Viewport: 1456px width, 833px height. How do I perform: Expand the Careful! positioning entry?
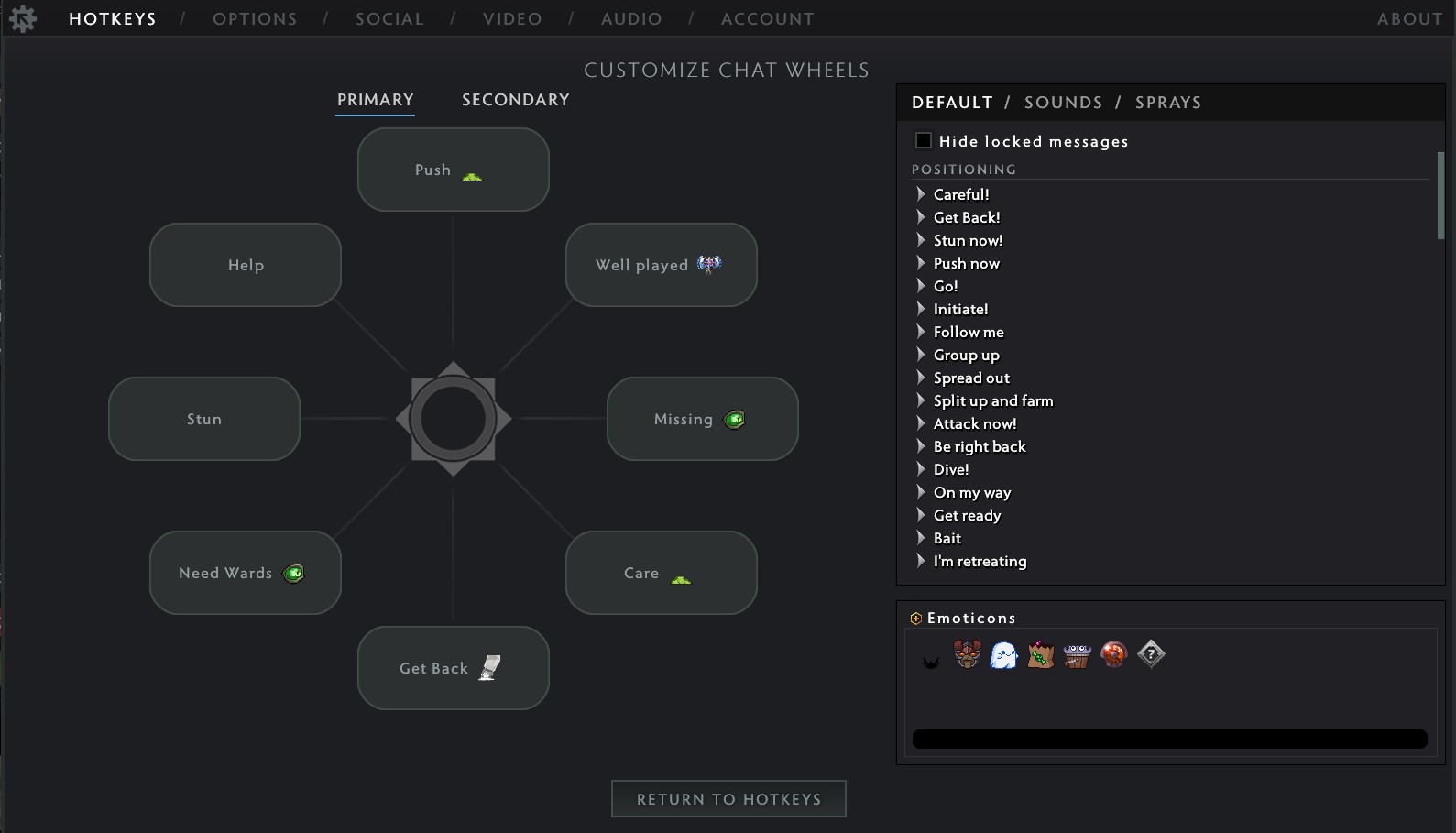coord(920,194)
